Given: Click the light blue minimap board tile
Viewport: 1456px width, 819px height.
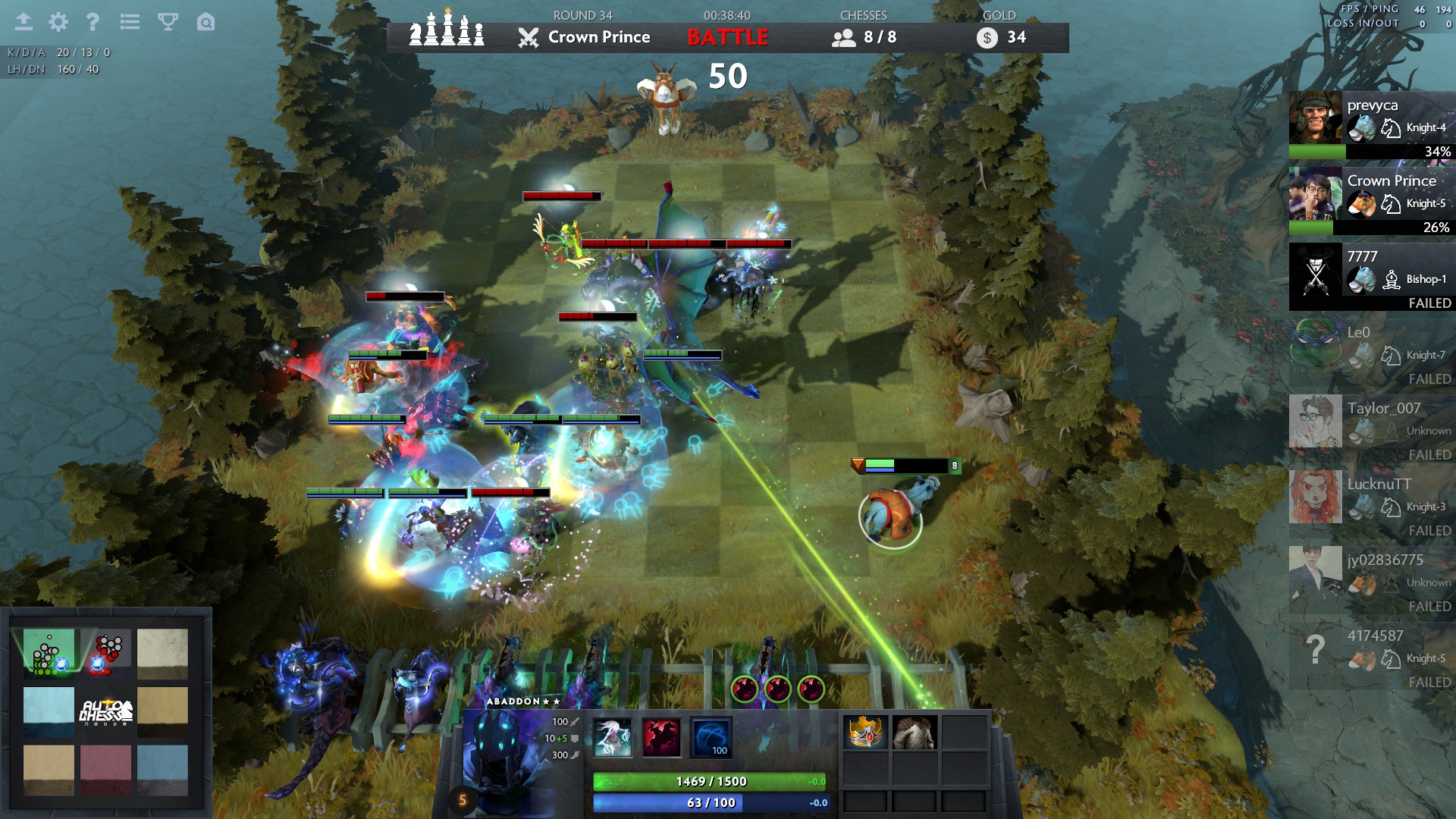Looking at the screenshot, I should click(49, 711).
